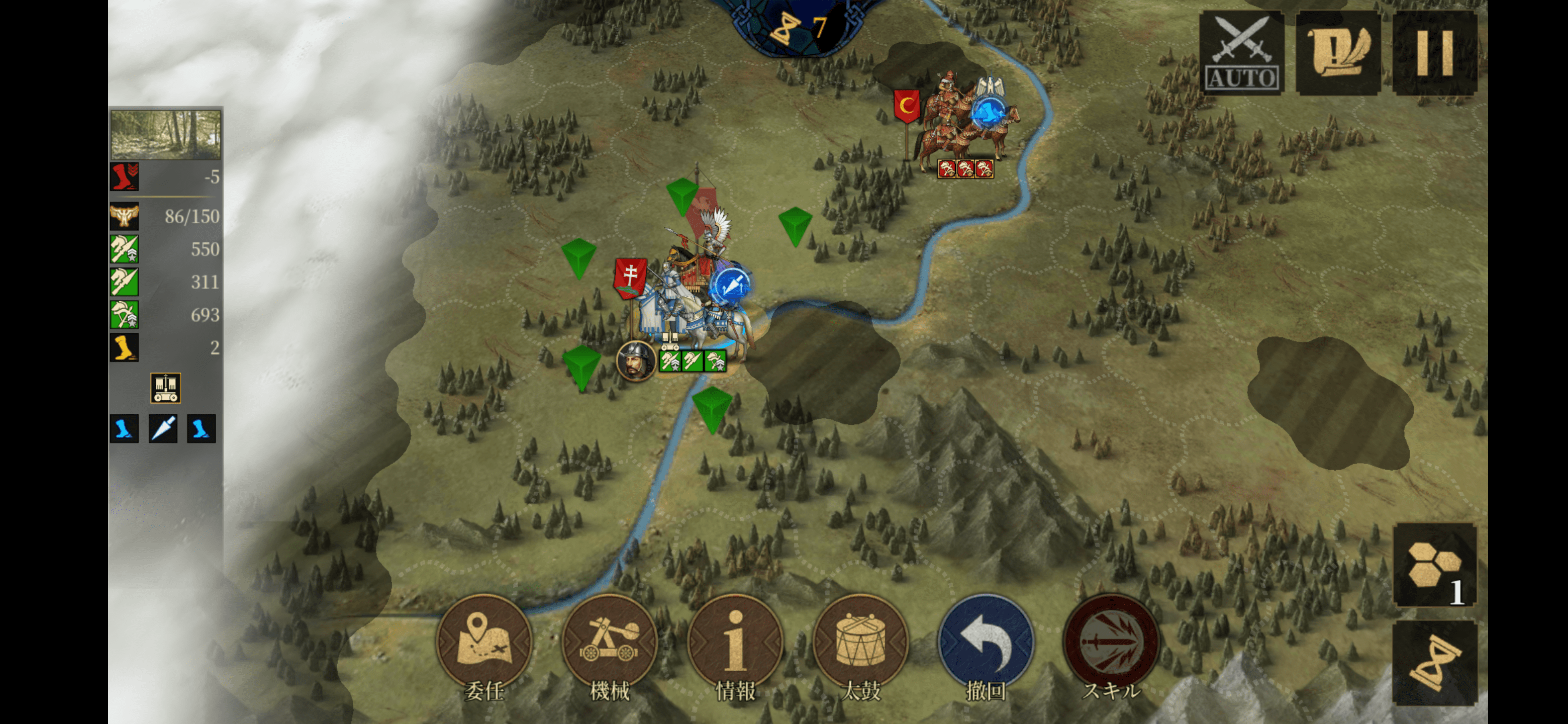The width and height of the screenshot is (1568, 724).
Task: Select the forest terrain thumbnail
Action: coord(165,135)
